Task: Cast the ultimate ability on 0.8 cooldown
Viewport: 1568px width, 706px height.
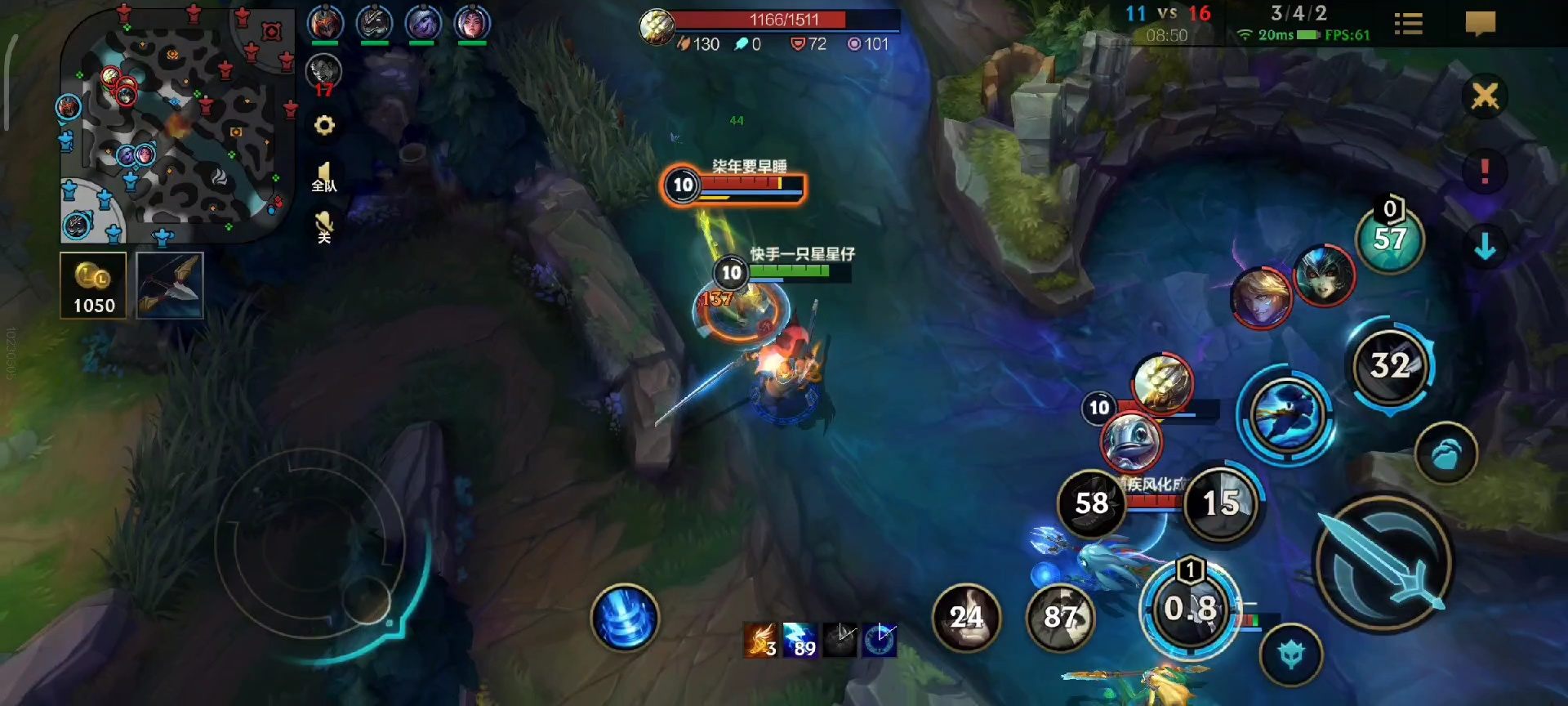Action: pos(1191,609)
